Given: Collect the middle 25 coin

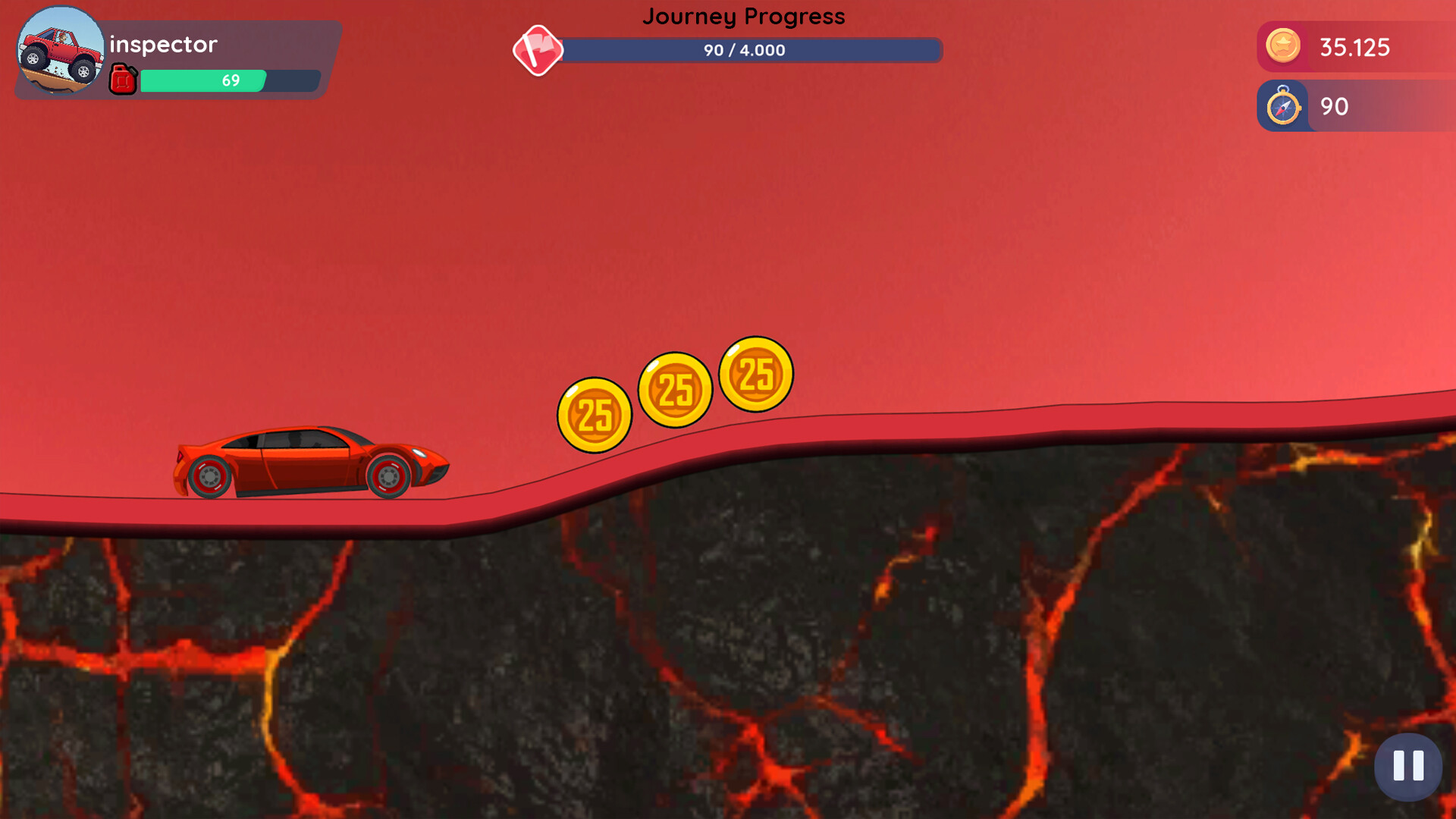Looking at the screenshot, I should tap(675, 389).
